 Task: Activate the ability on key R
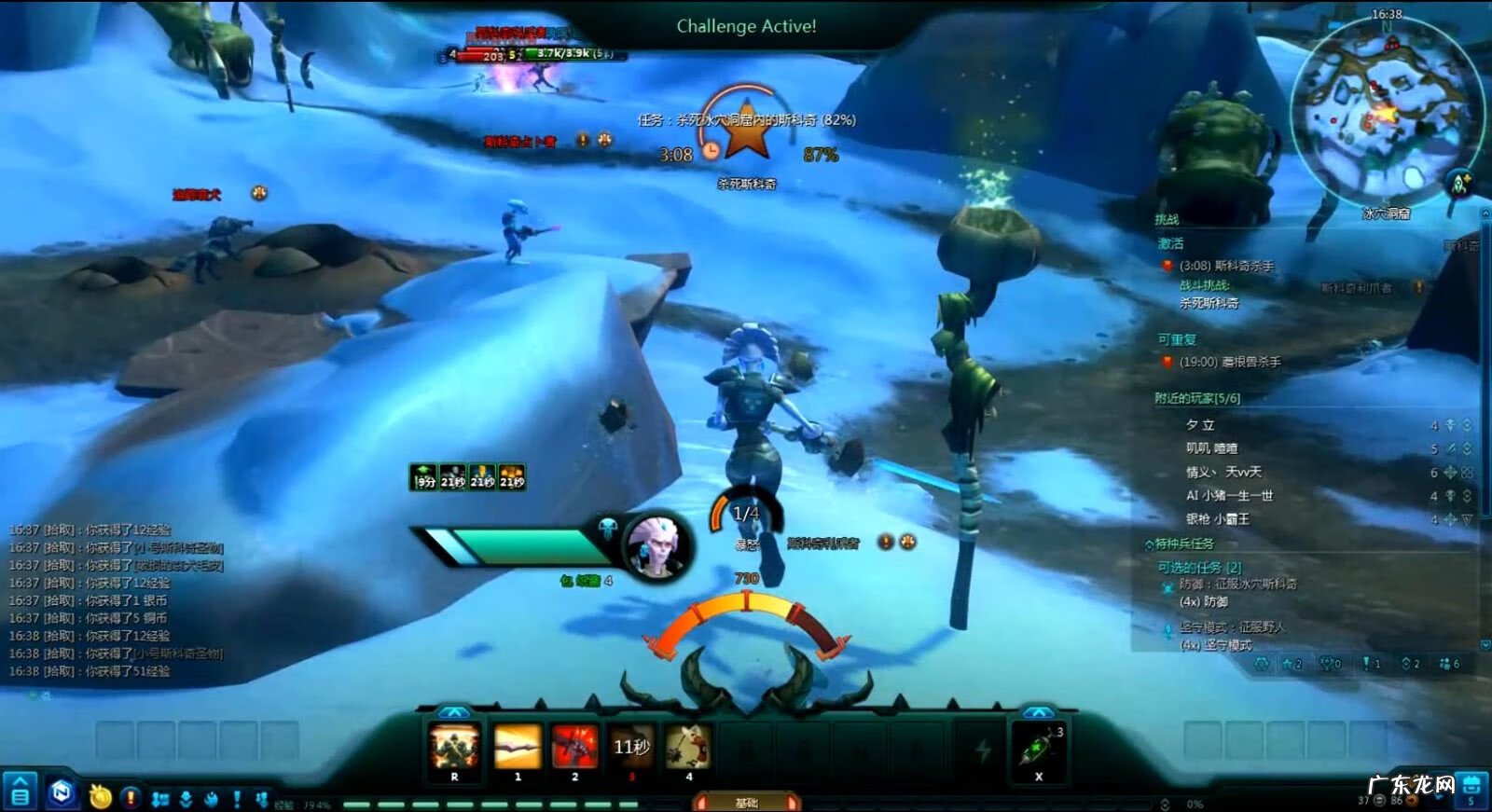(454, 747)
